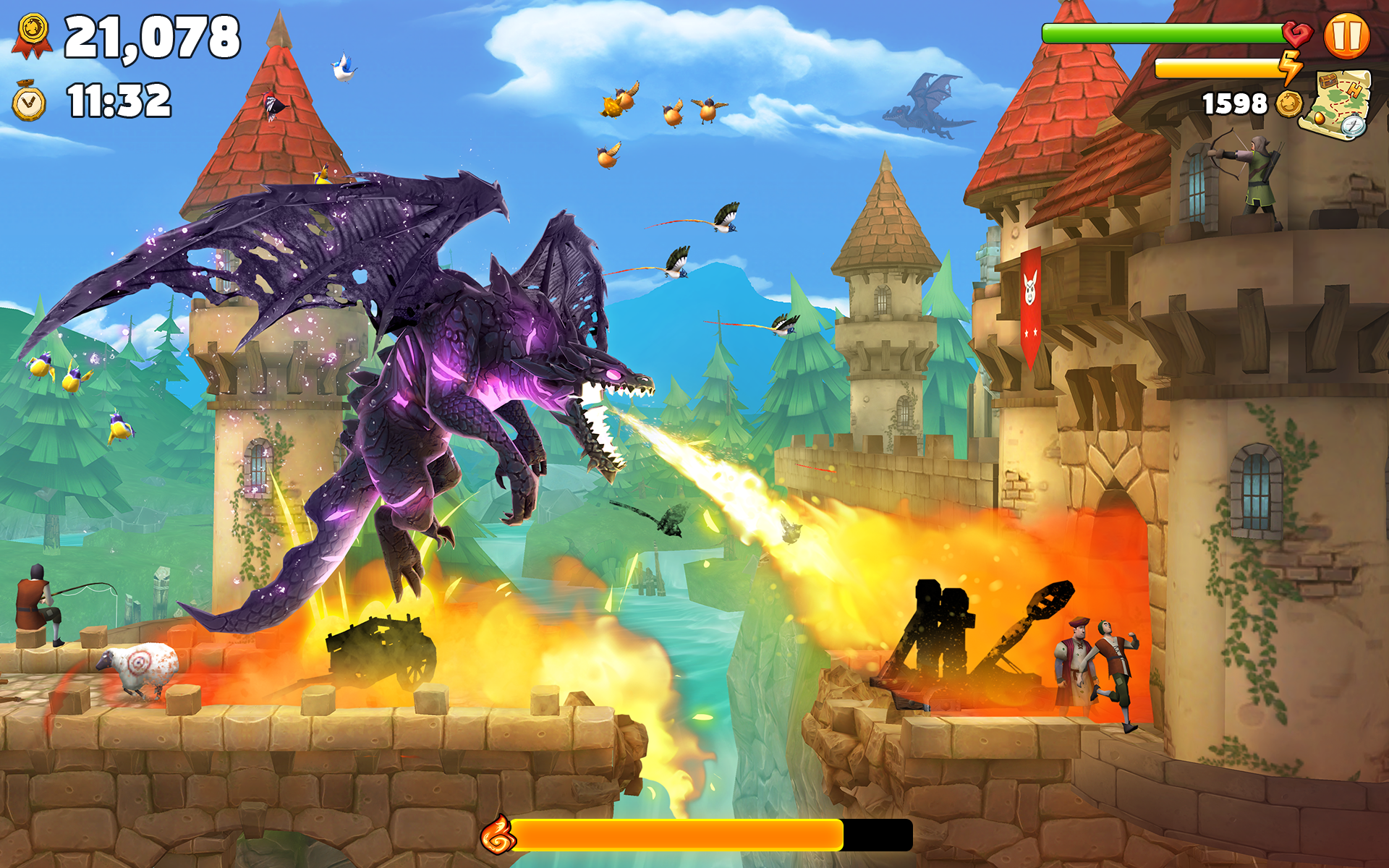Click the treasure chest on the map

(1328, 81)
